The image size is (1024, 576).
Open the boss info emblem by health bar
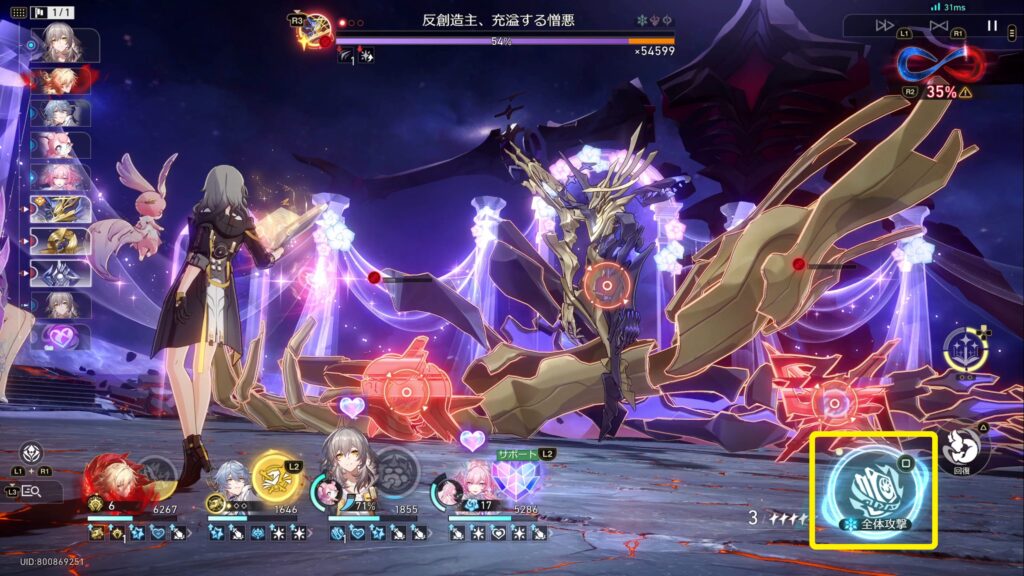point(315,27)
